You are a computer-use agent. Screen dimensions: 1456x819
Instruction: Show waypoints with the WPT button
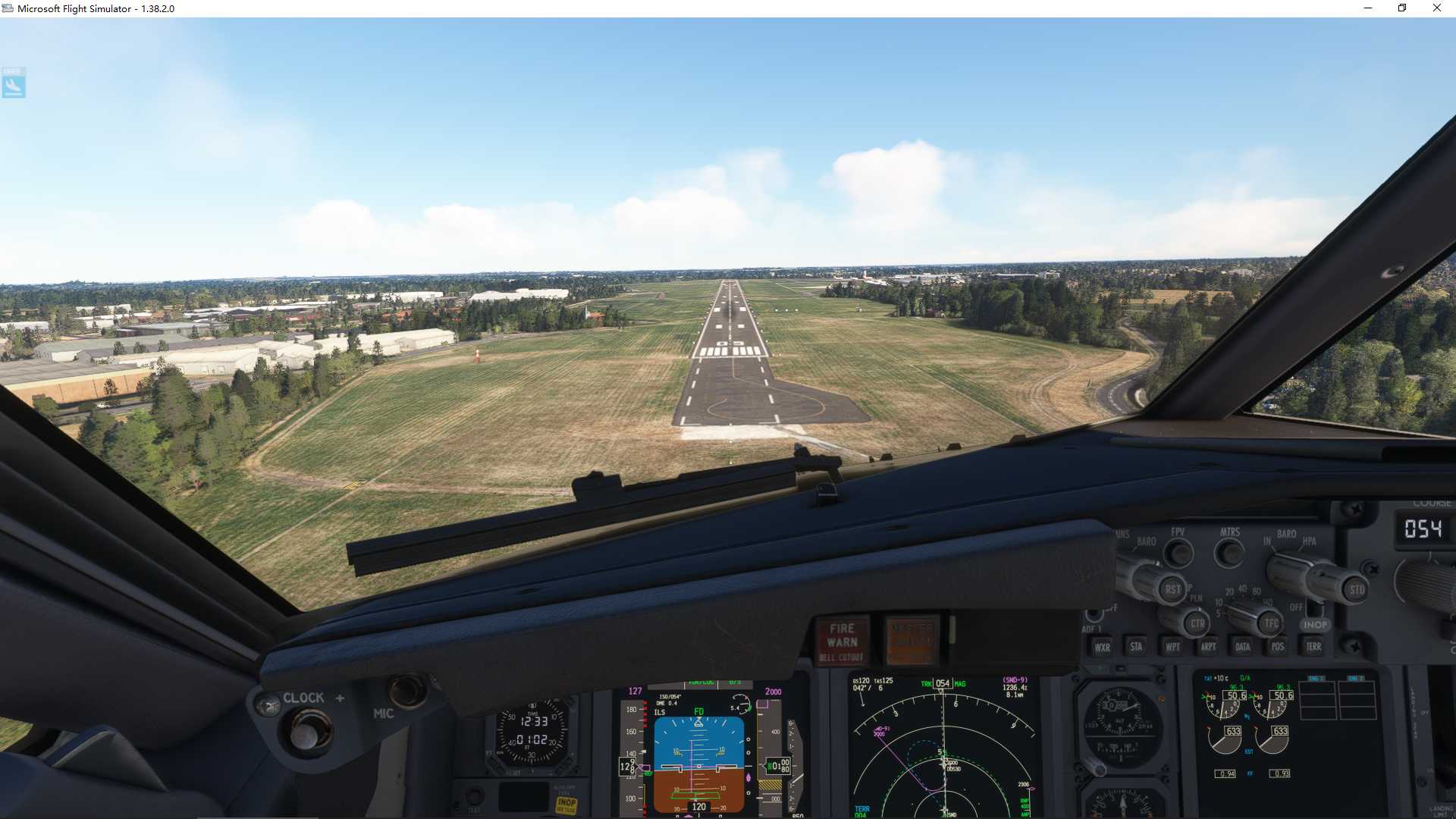click(1172, 646)
